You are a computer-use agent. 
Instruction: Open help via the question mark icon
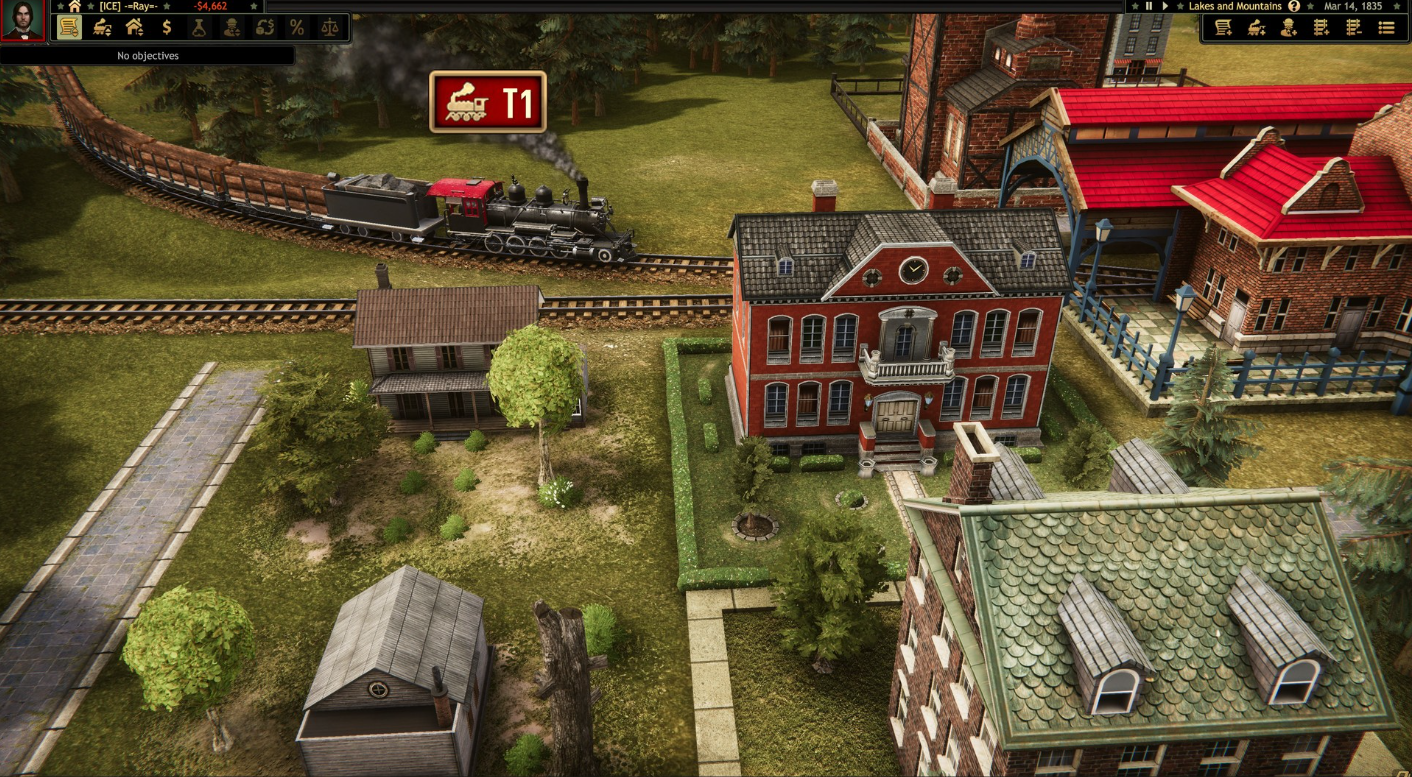(x=1295, y=5)
